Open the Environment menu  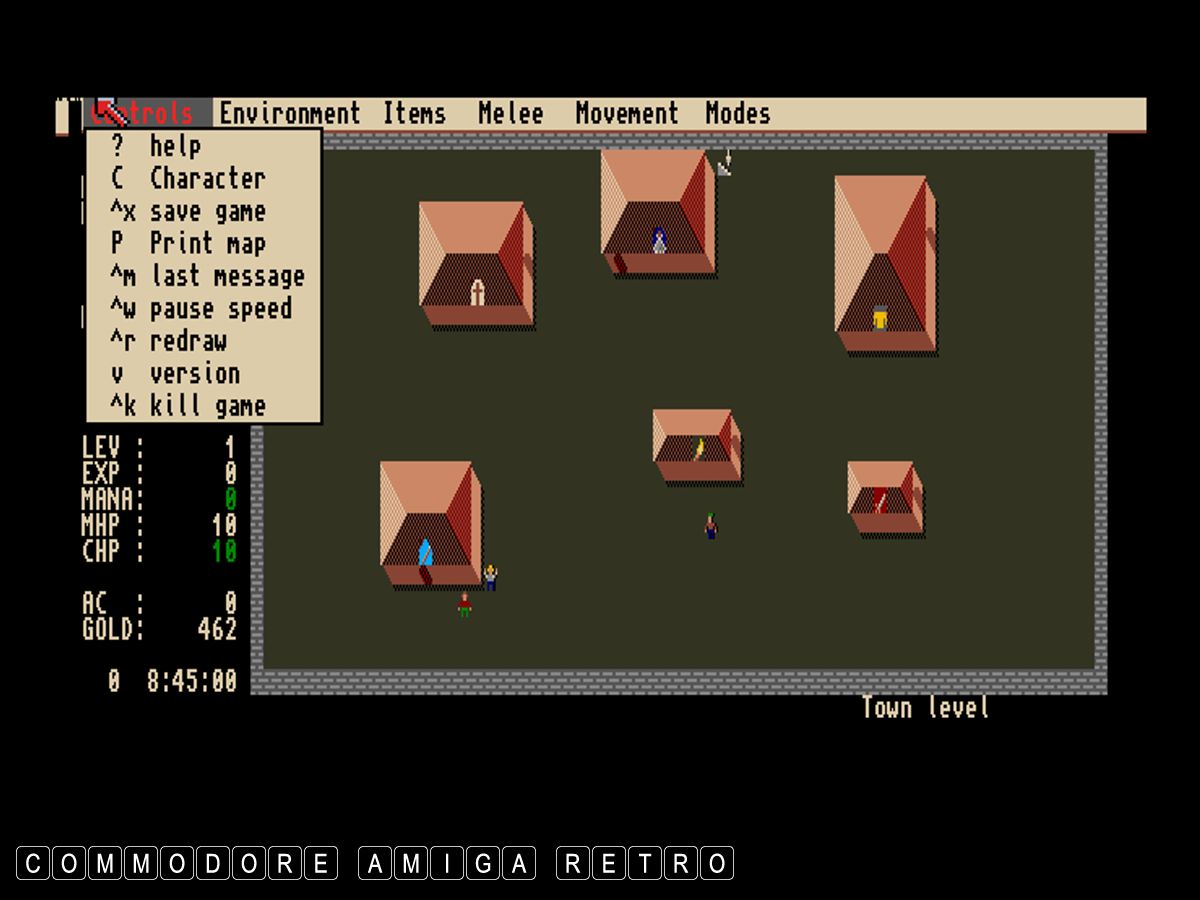pyautogui.click(x=289, y=114)
